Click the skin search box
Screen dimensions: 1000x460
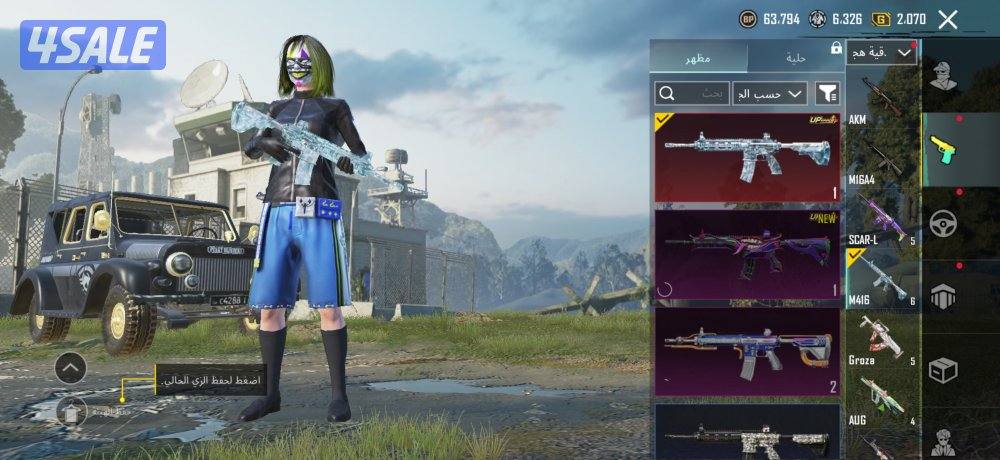[x=691, y=94]
